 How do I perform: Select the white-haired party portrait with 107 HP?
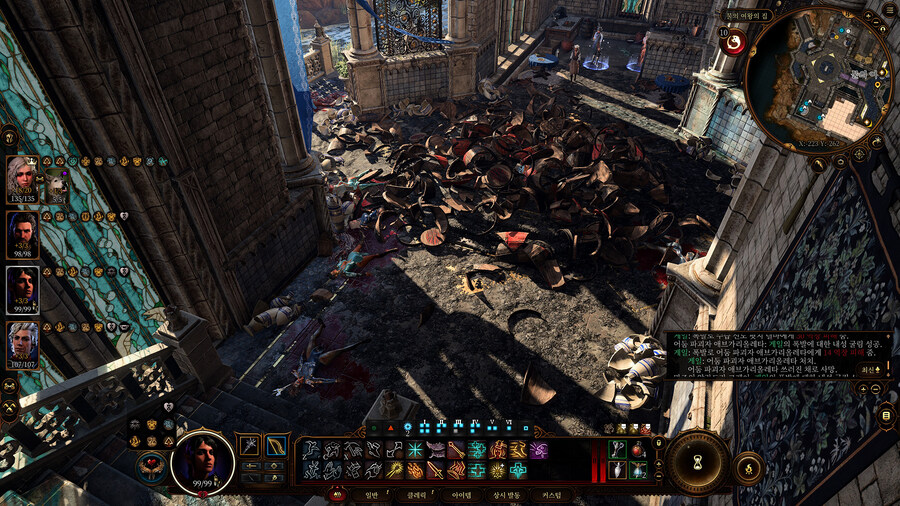pos(22,343)
